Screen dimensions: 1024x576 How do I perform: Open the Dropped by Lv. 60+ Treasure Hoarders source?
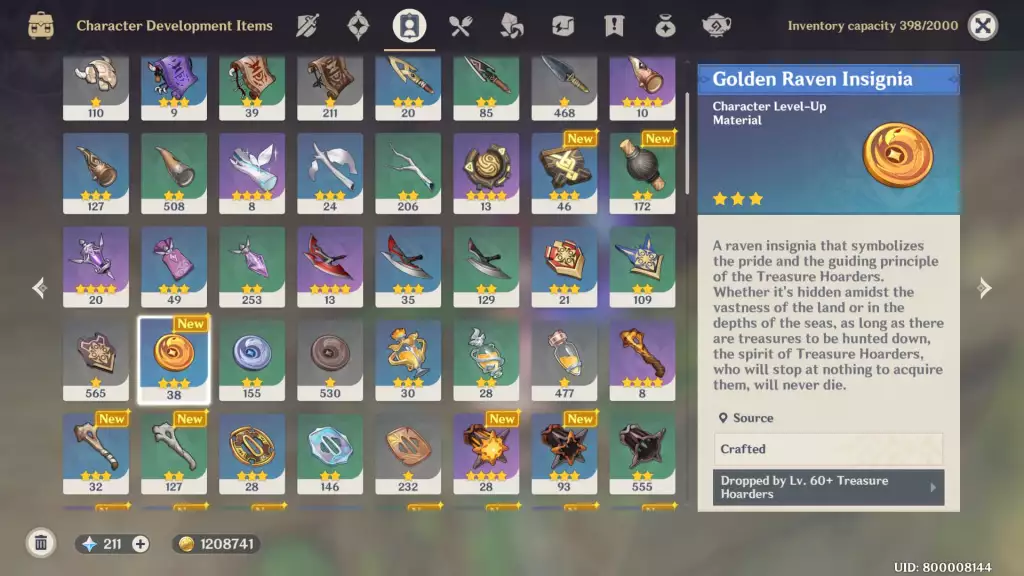coord(829,488)
